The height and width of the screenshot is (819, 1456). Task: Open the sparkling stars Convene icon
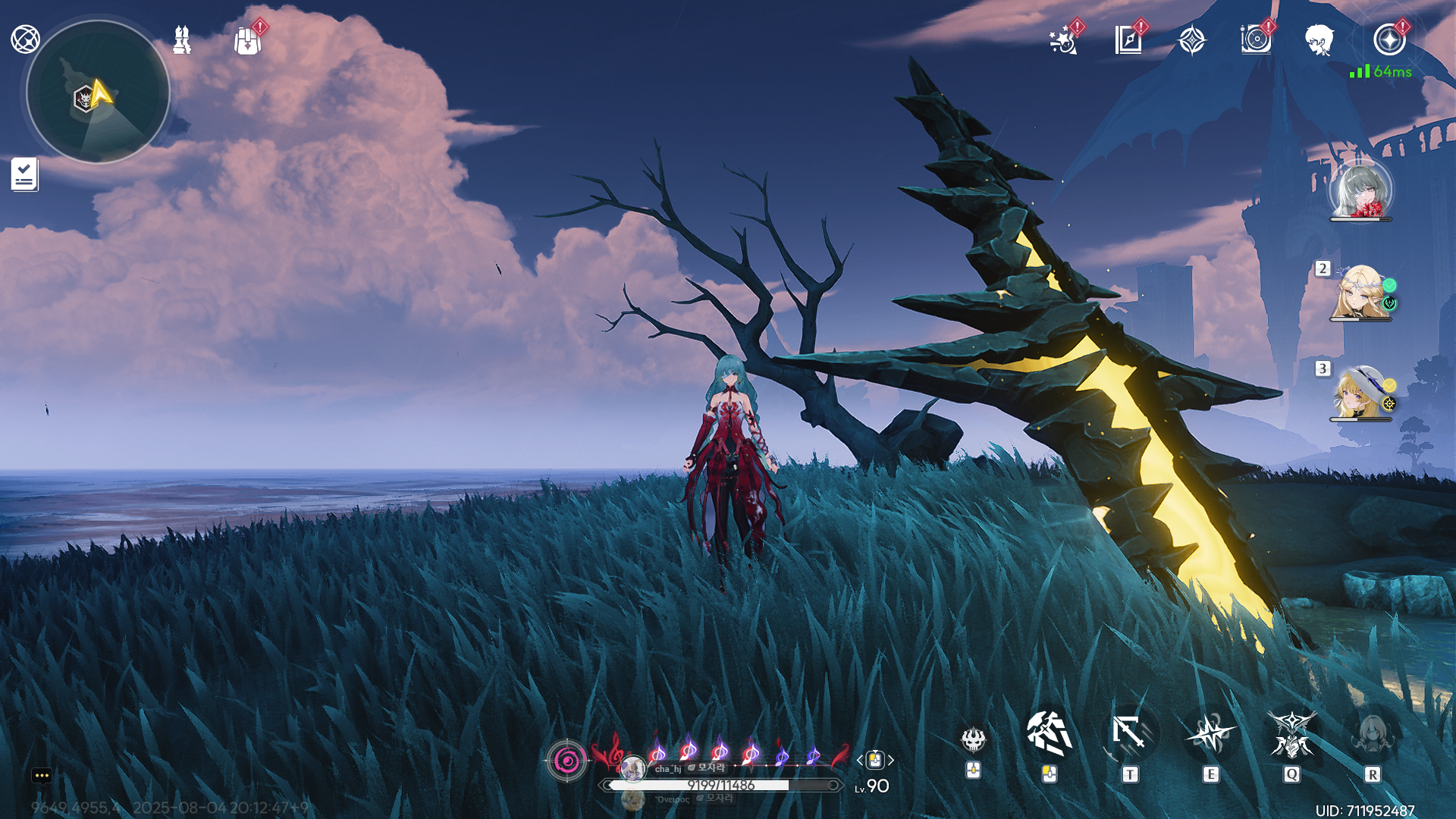tap(1064, 40)
